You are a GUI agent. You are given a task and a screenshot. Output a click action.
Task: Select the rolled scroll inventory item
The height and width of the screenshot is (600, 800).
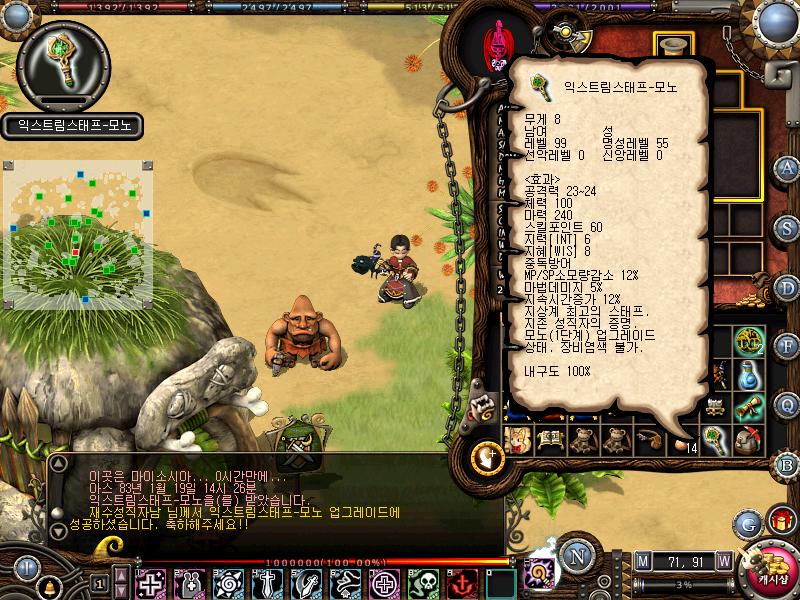(748, 407)
